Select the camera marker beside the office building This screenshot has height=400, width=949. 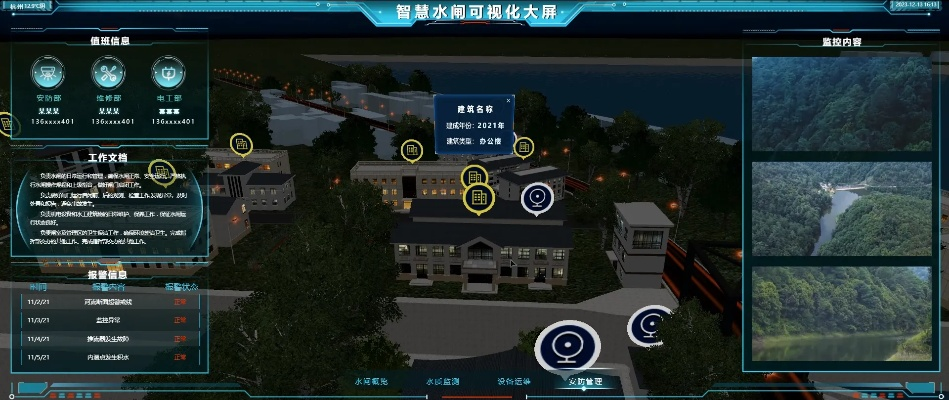click(537, 197)
